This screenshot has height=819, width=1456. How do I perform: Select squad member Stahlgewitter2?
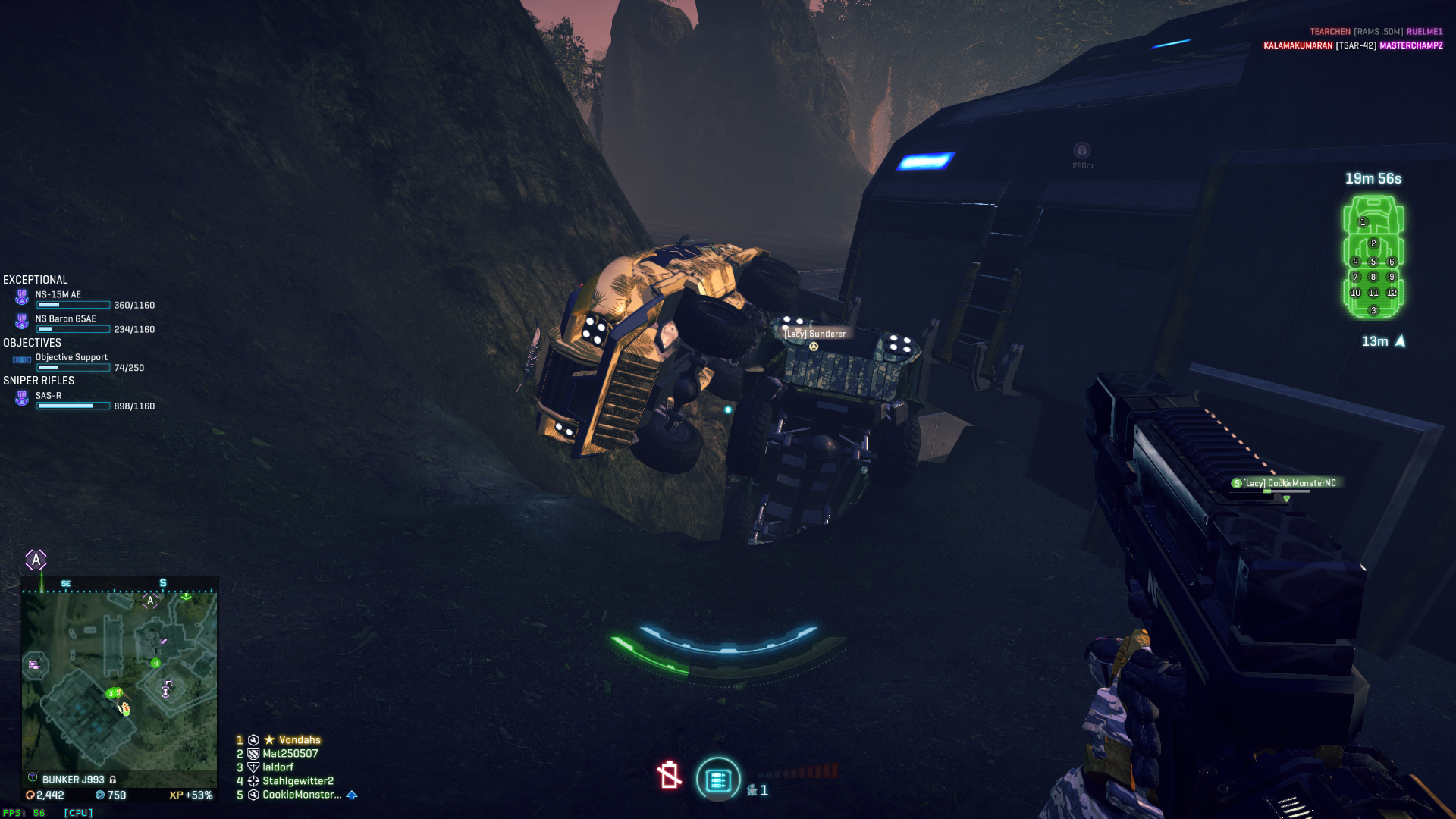click(x=297, y=781)
